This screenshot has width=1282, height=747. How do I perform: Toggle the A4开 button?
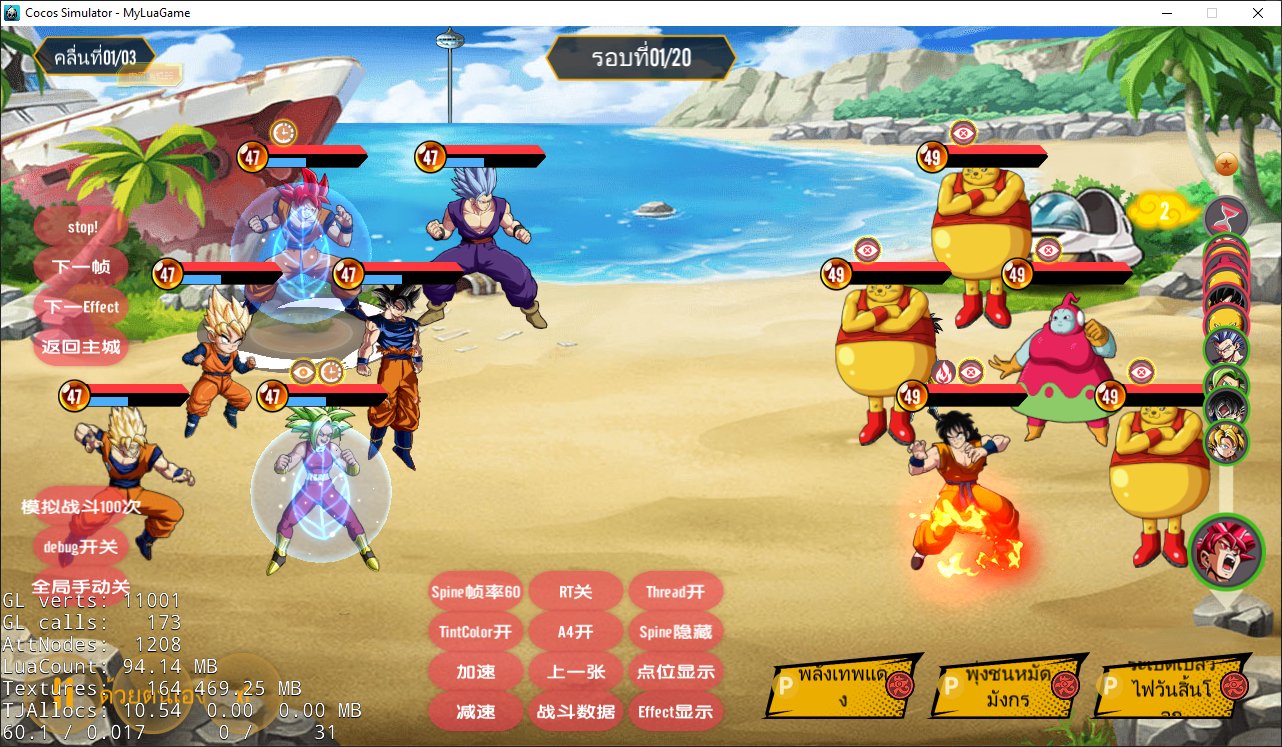576,632
